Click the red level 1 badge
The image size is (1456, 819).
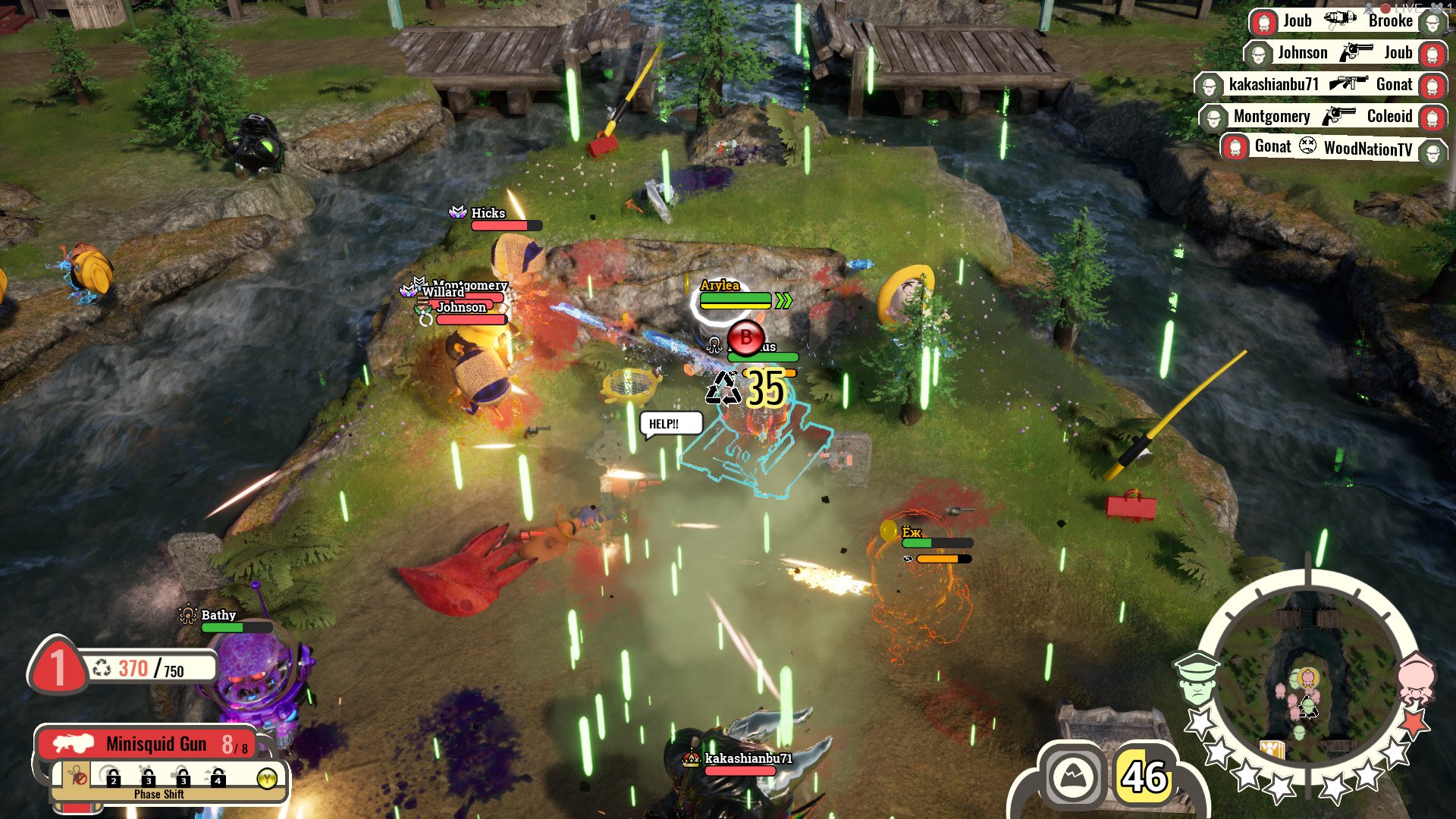(58, 669)
